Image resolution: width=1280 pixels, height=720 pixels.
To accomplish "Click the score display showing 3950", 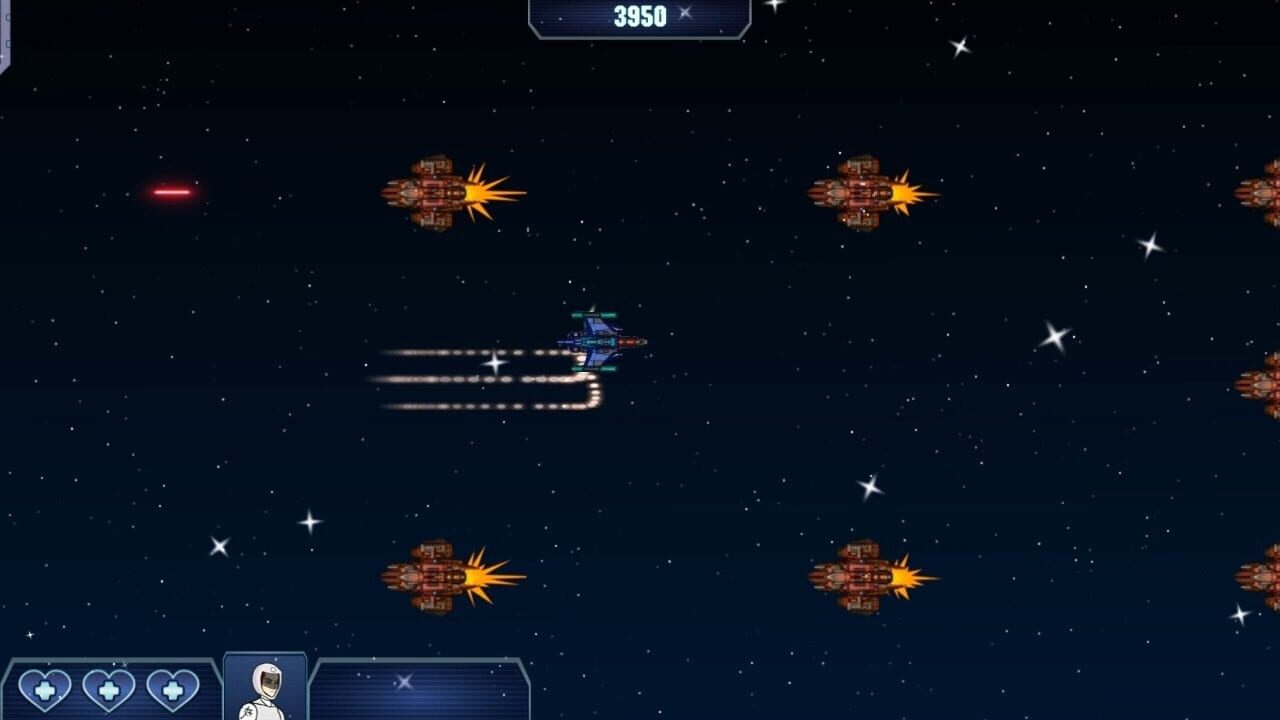I will pyautogui.click(x=637, y=15).
